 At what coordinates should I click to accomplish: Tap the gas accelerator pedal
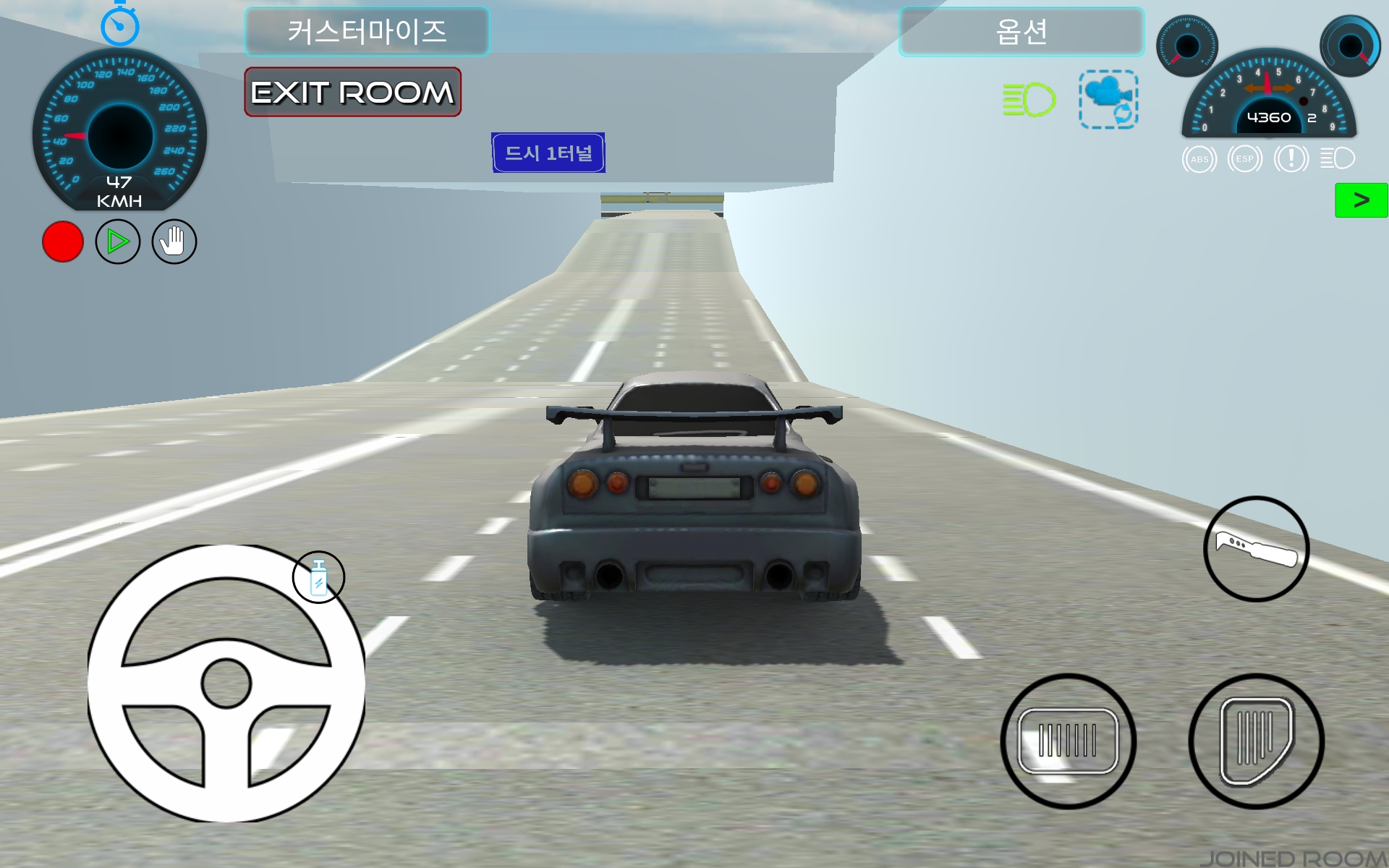(x=1256, y=741)
